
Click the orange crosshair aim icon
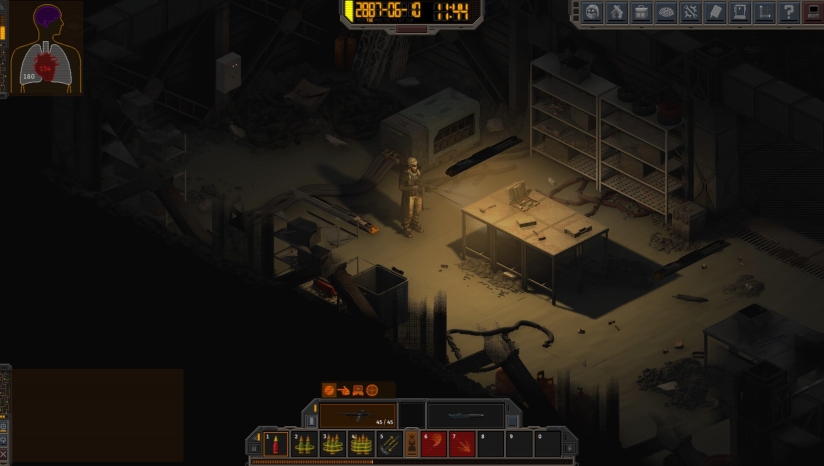point(372,390)
